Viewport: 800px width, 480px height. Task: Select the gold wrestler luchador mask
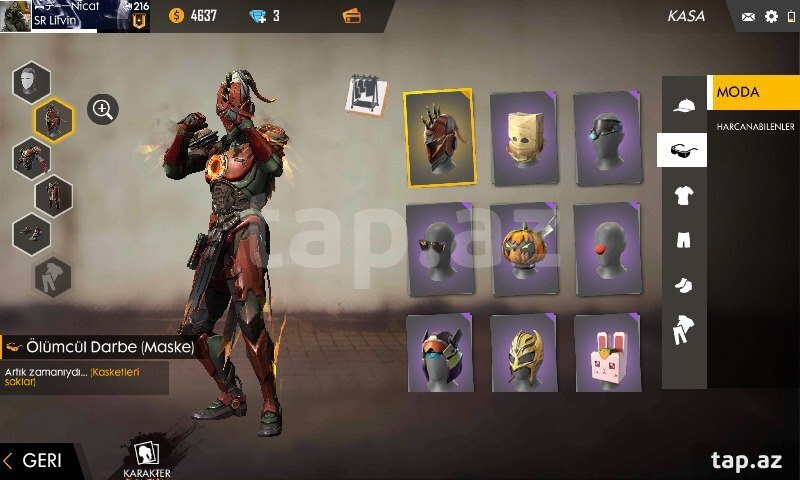tap(523, 355)
